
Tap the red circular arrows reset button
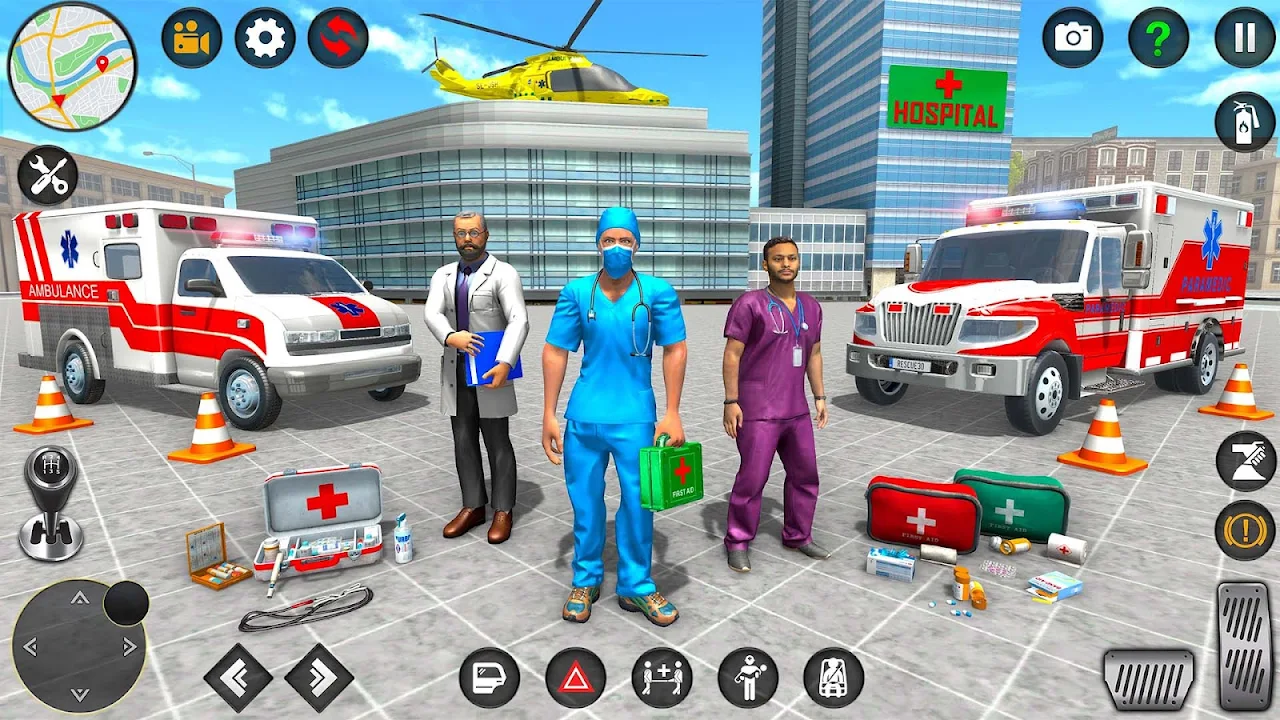[x=338, y=38]
